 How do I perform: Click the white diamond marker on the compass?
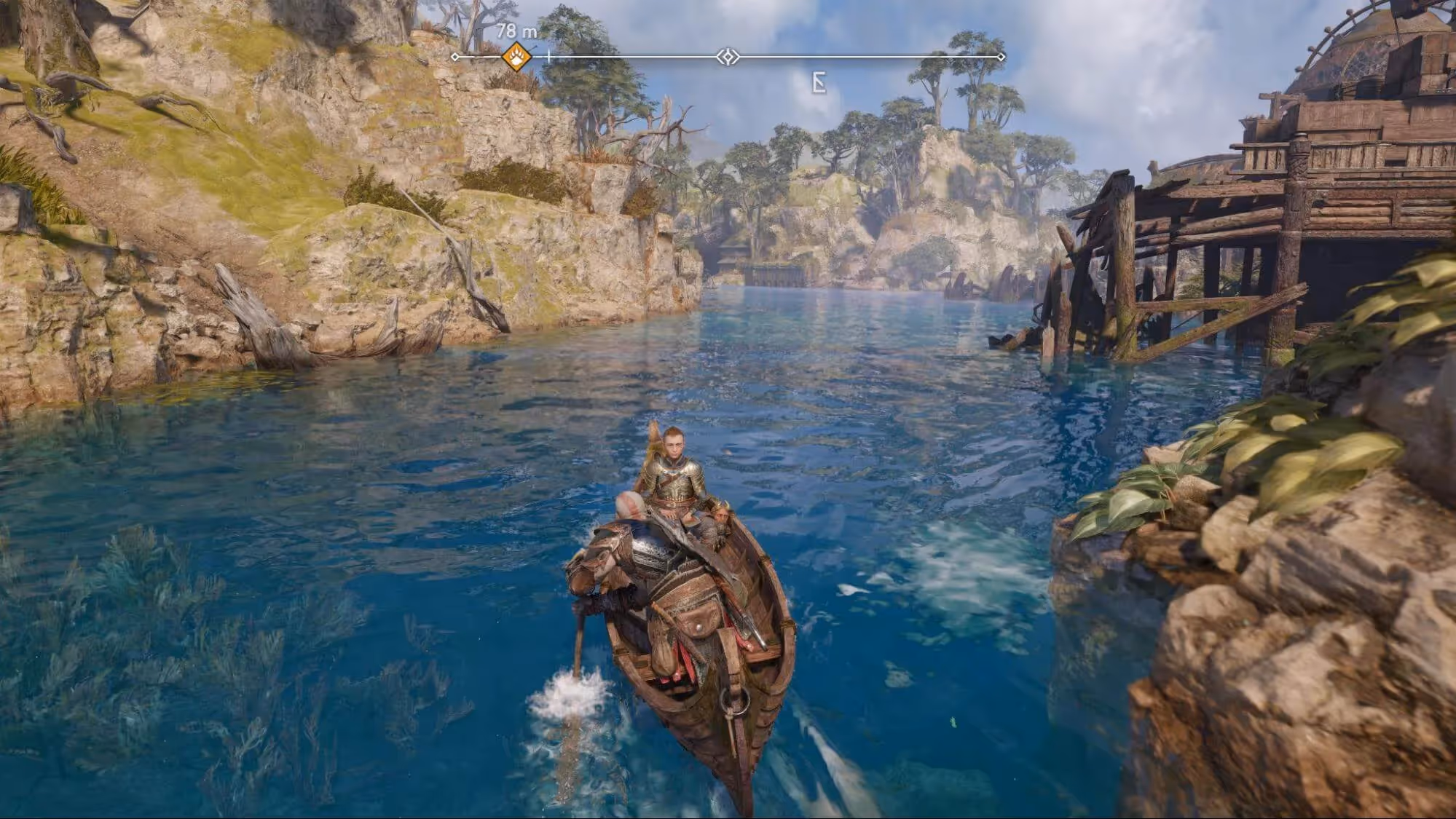pyautogui.click(x=728, y=57)
